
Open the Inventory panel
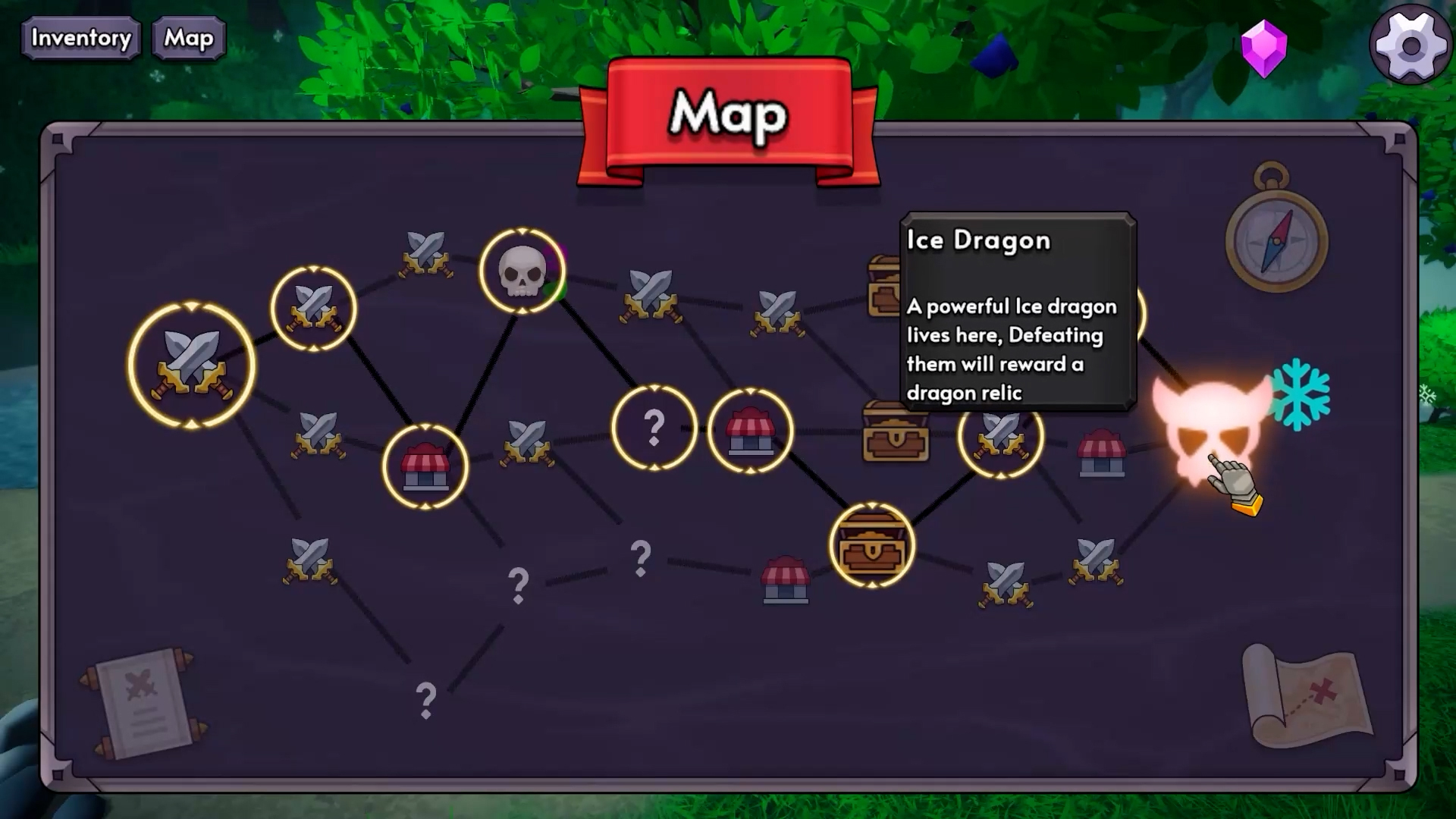pyautogui.click(x=81, y=38)
